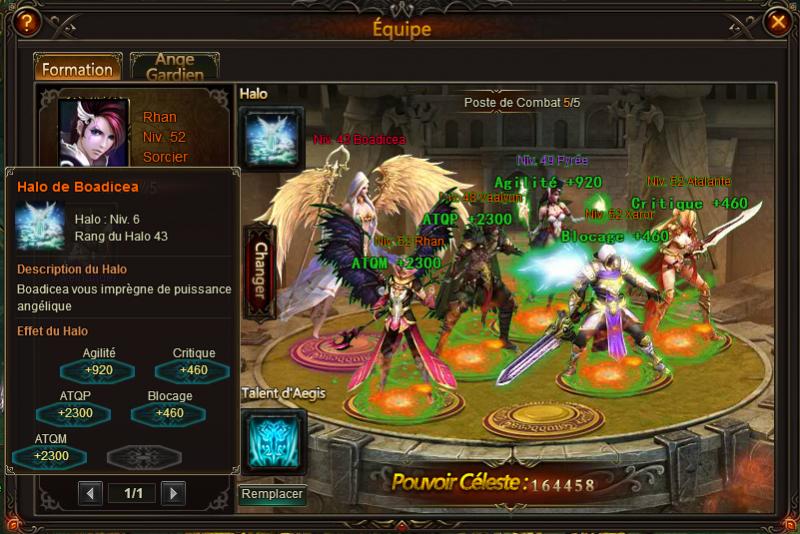Select Rhan's portrait in the formation list
This screenshot has height=534, width=800.
(x=94, y=133)
